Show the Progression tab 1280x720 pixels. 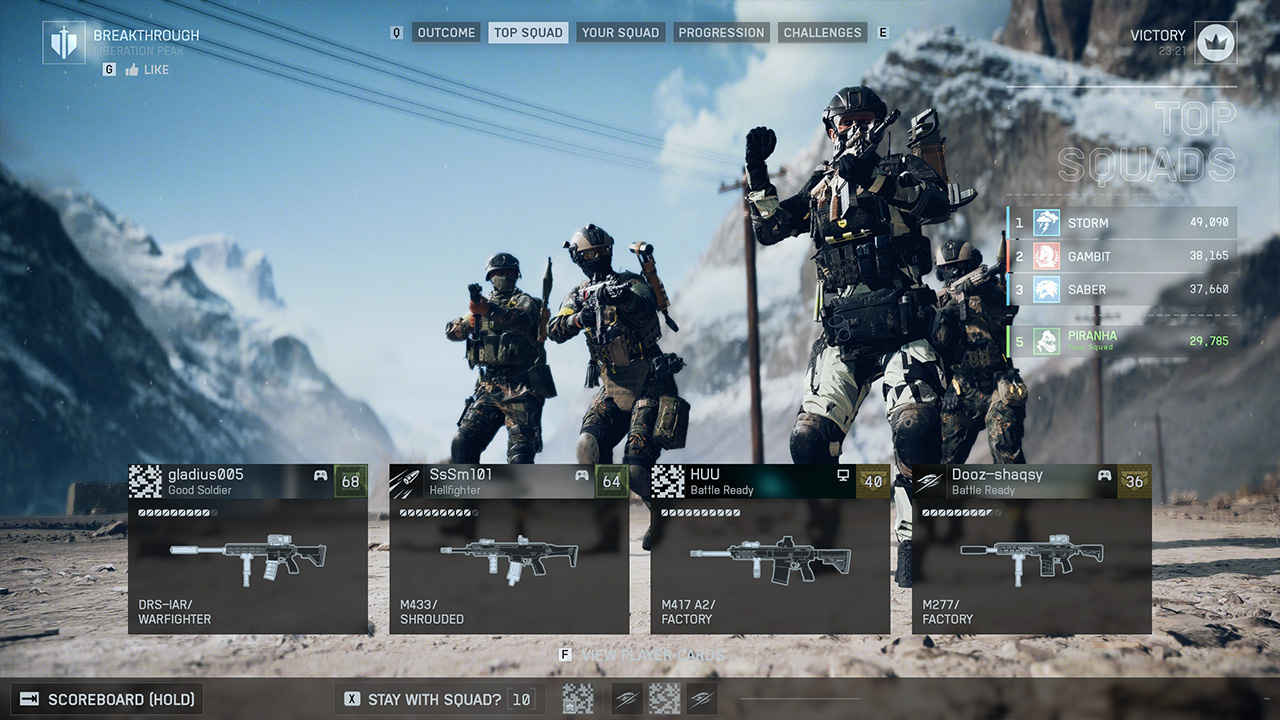coord(720,33)
